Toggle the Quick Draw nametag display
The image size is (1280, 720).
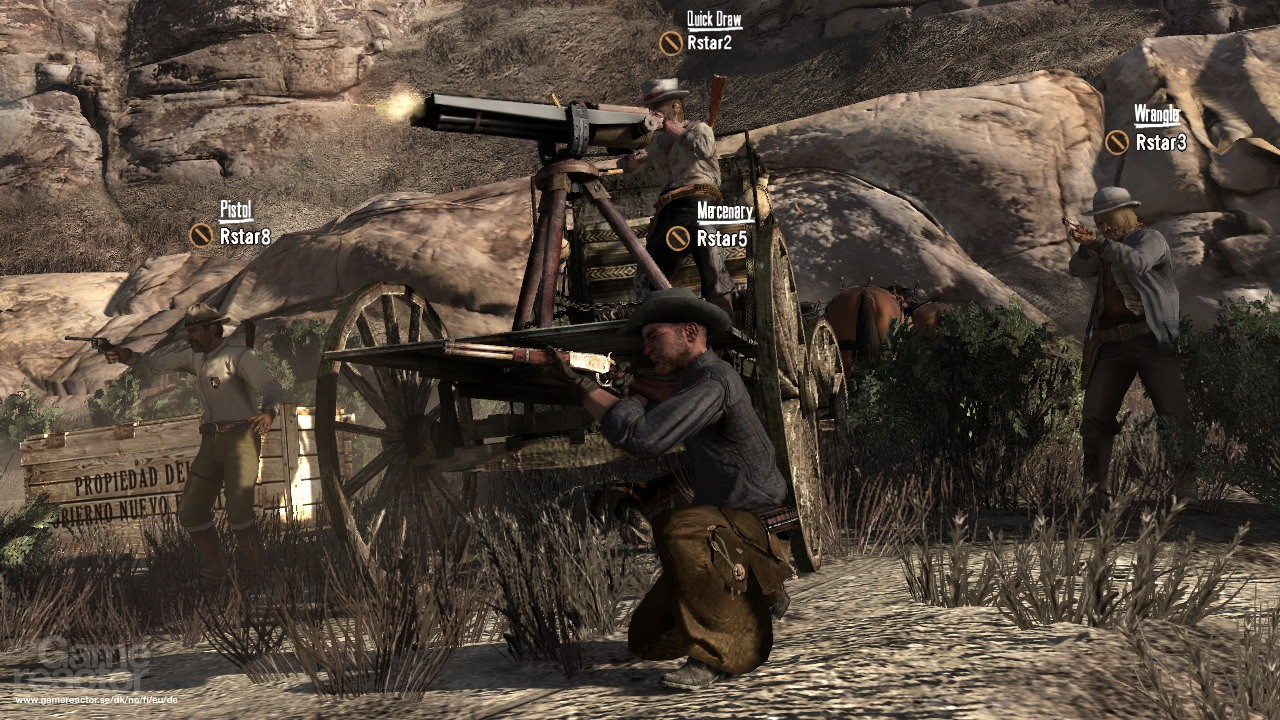(713, 19)
